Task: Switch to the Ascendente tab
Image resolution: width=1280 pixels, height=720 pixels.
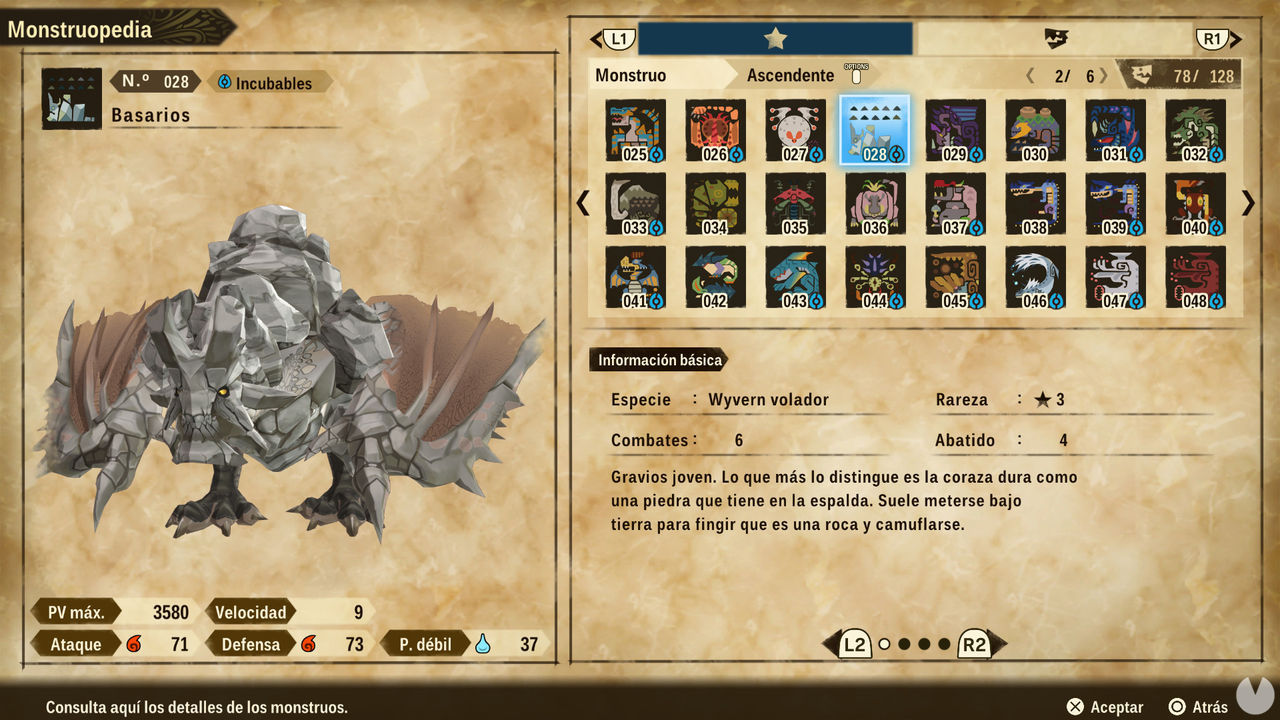Action: click(x=790, y=75)
